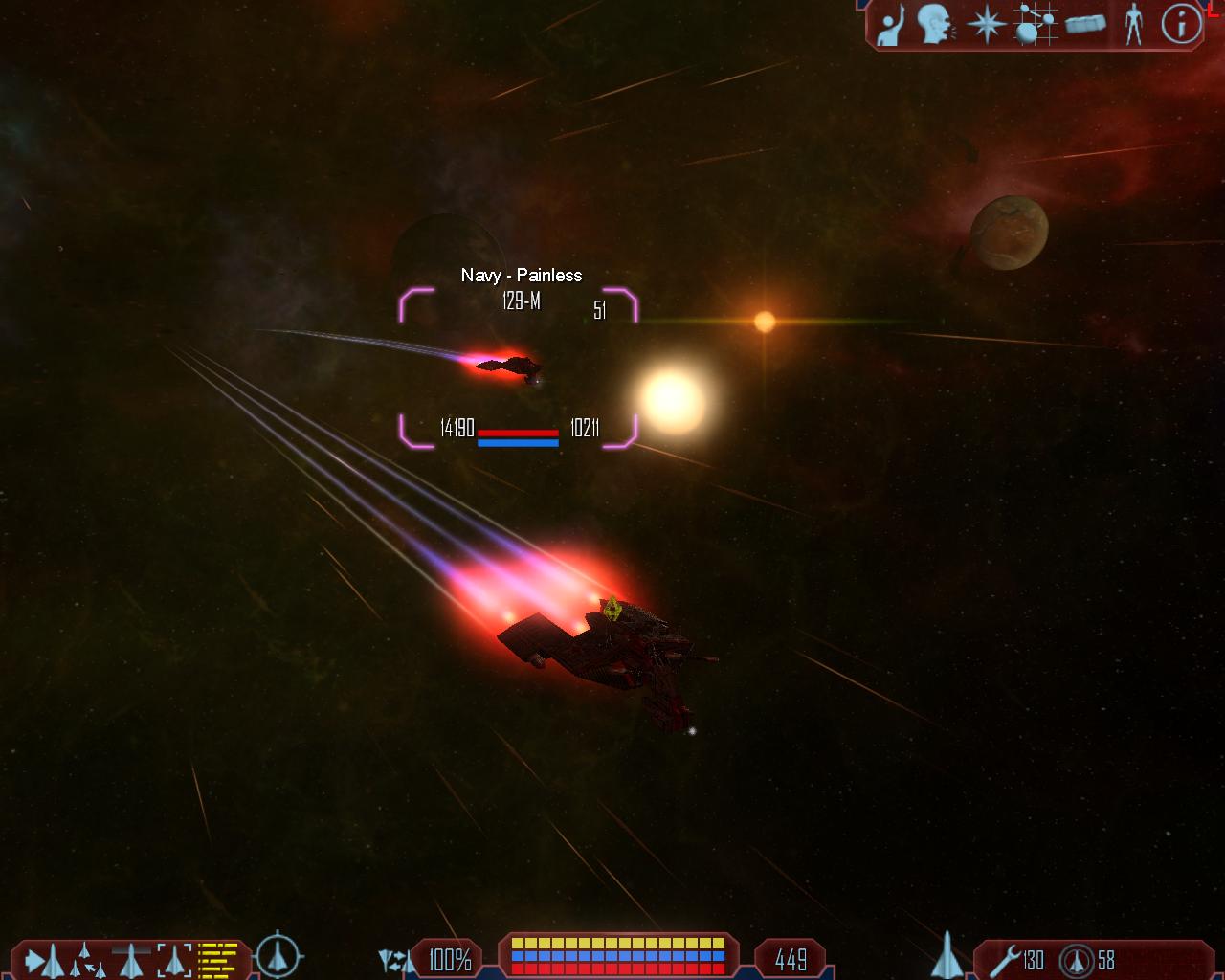Use nanobots with the wrench icon
The width and height of the screenshot is (1225, 980).
click(1006, 959)
